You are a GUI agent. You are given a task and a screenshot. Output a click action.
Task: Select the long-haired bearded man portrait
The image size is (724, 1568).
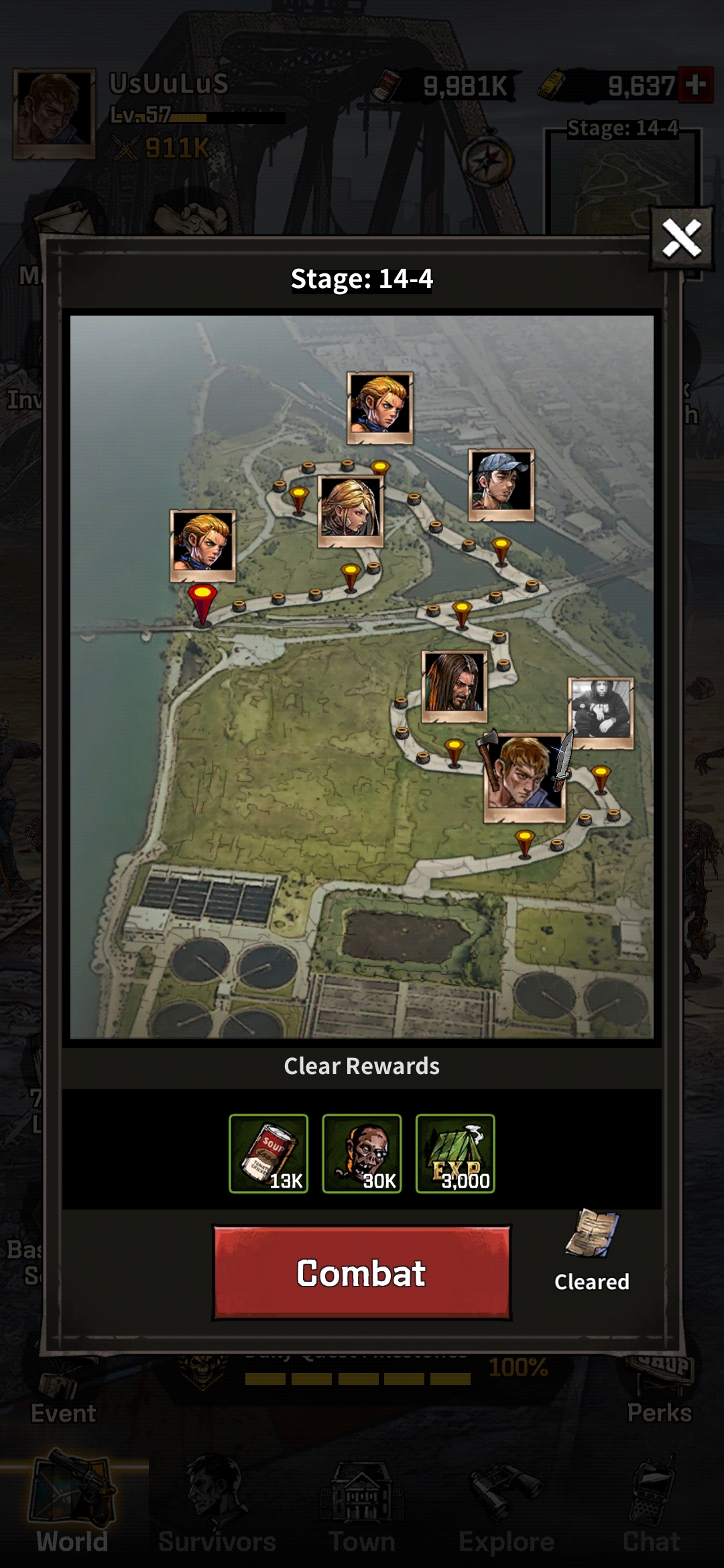coord(455,685)
